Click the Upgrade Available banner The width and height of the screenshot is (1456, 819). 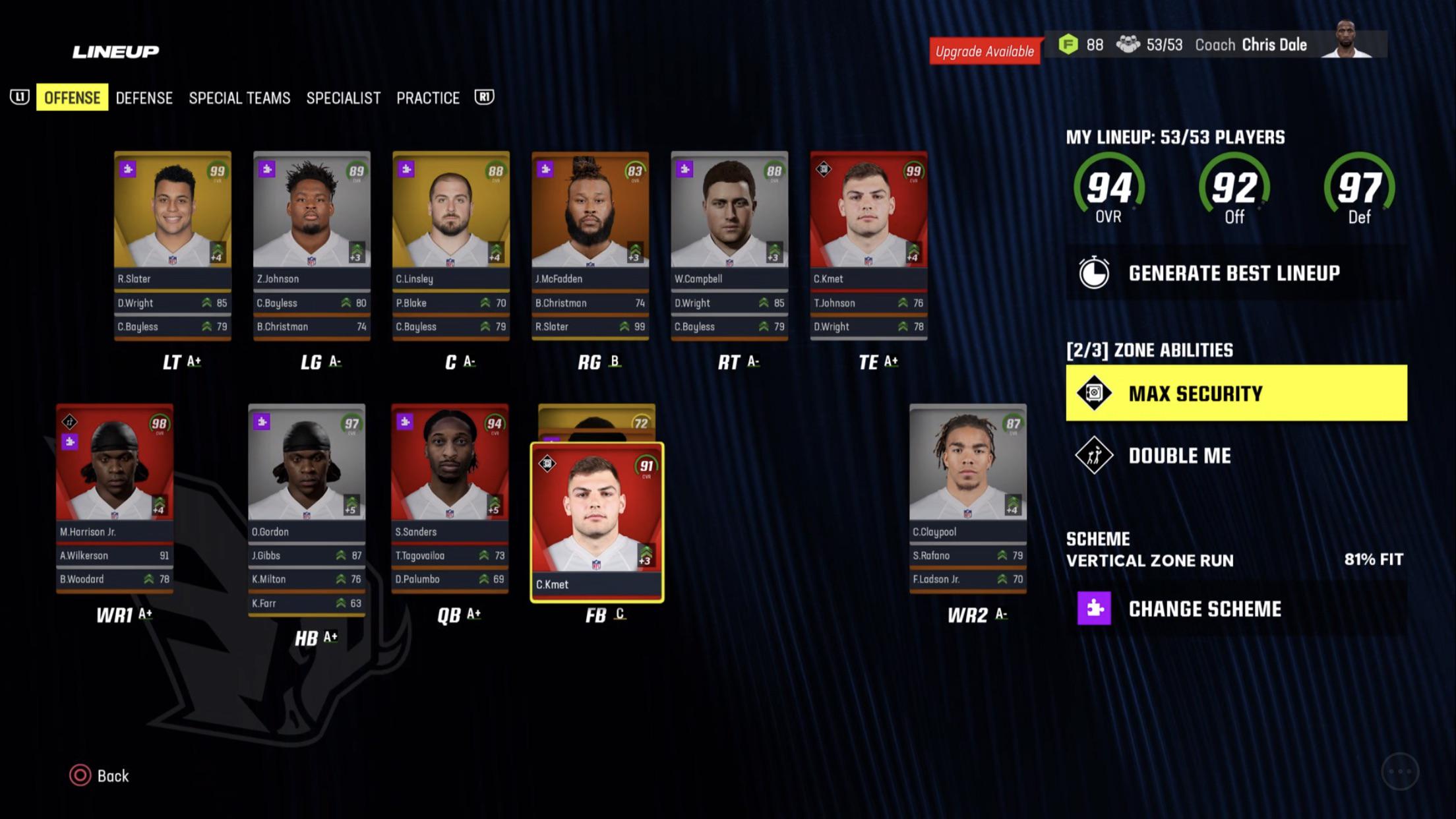click(x=984, y=51)
